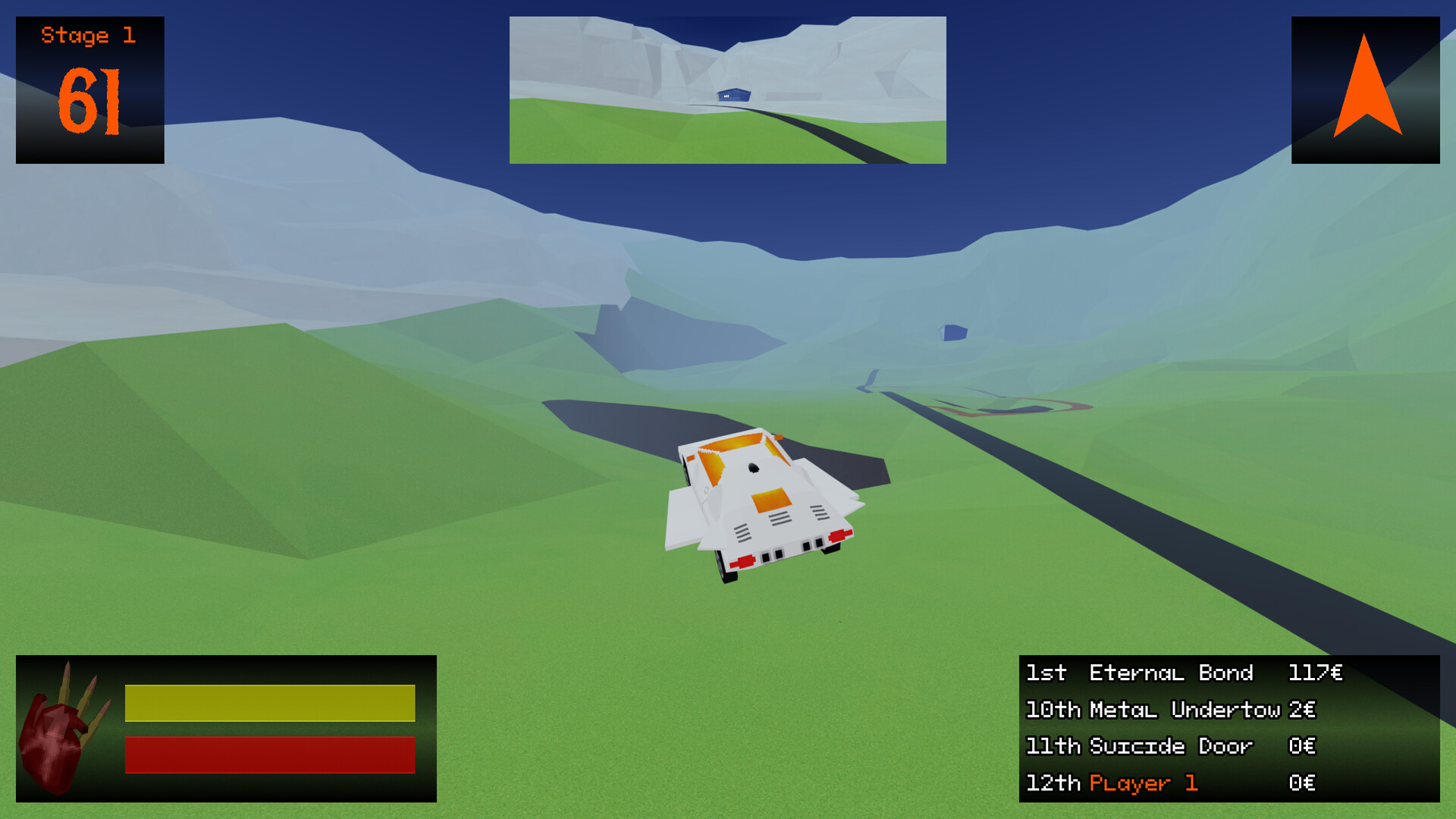Click the blue garage building on the minimap
1456x819 pixels.
click(x=732, y=96)
